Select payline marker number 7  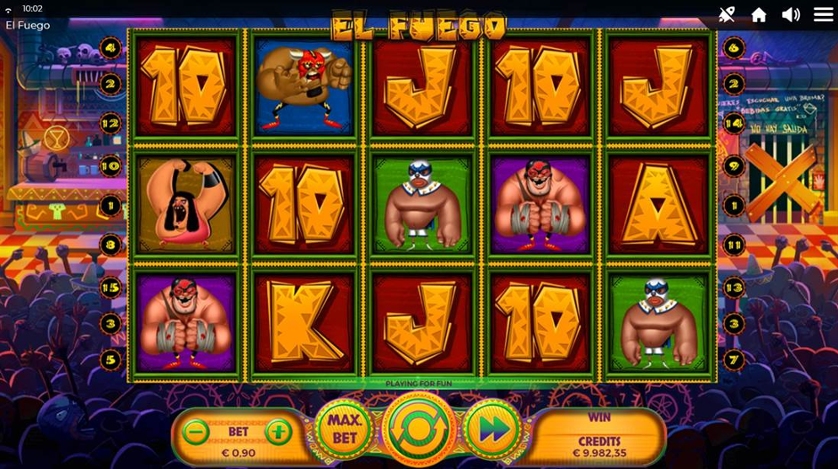click(x=734, y=358)
